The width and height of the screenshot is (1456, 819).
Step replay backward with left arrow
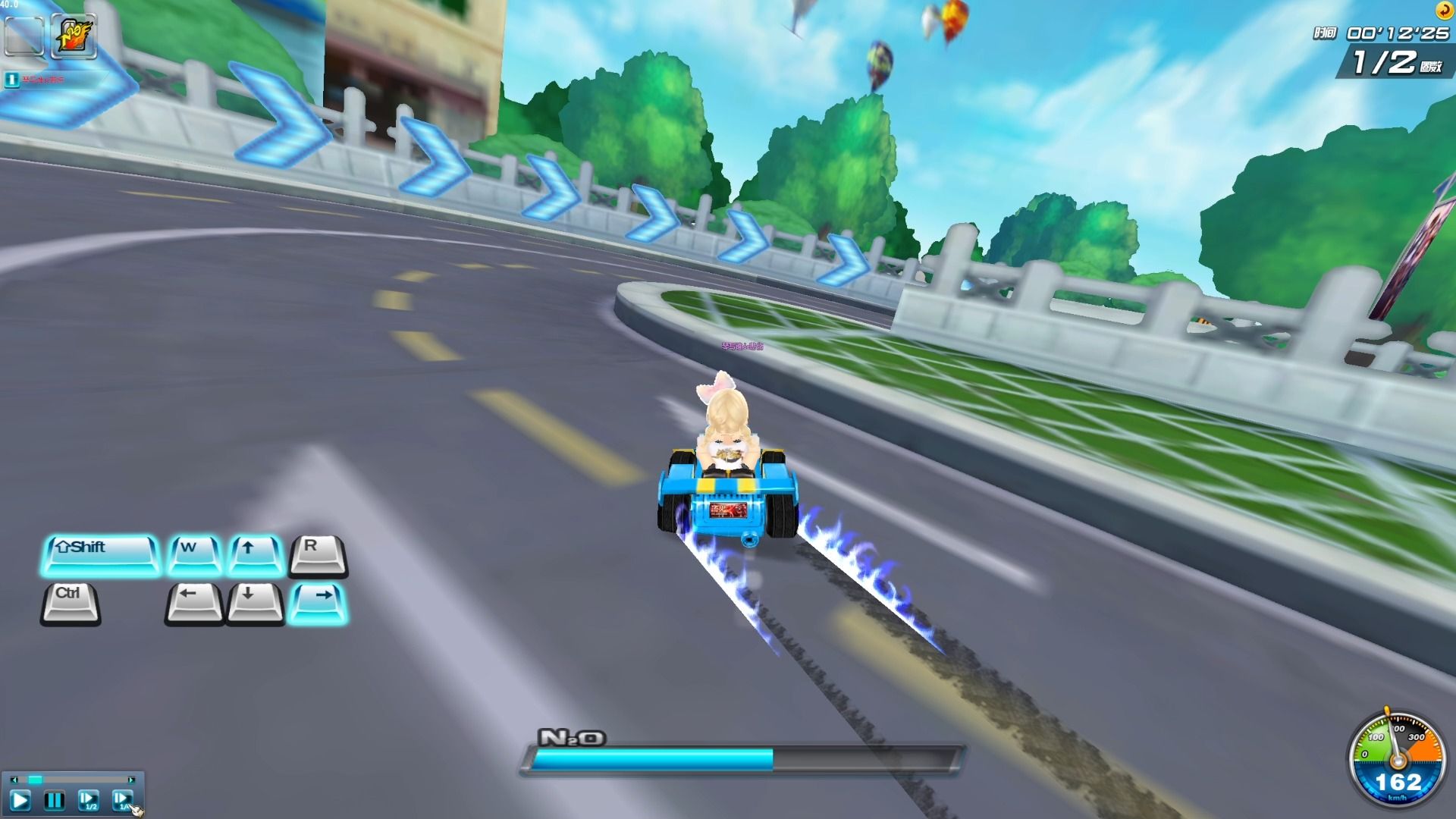click(13, 780)
